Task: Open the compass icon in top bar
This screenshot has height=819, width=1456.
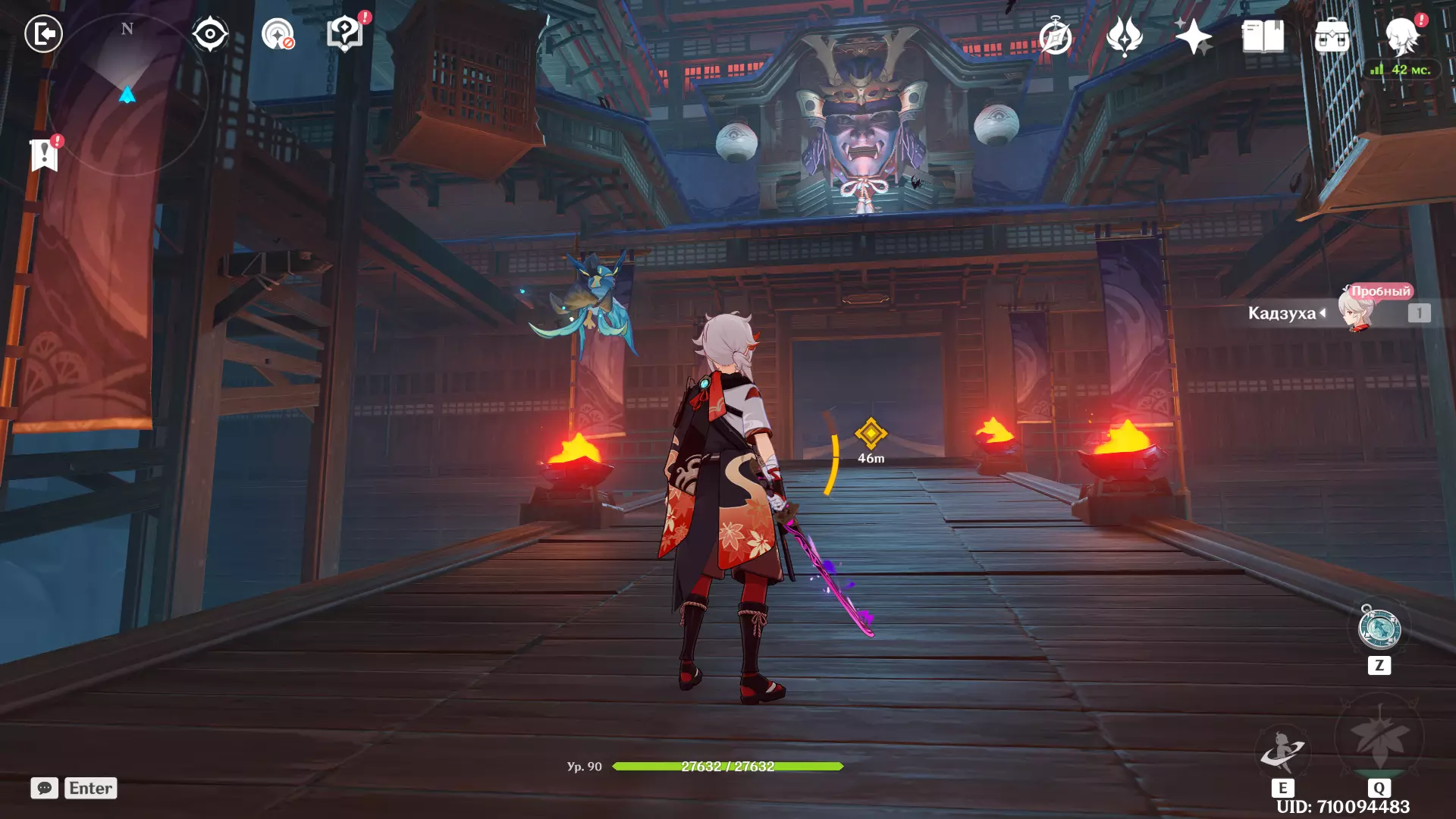Action: pyautogui.click(x=1056, y=36)
